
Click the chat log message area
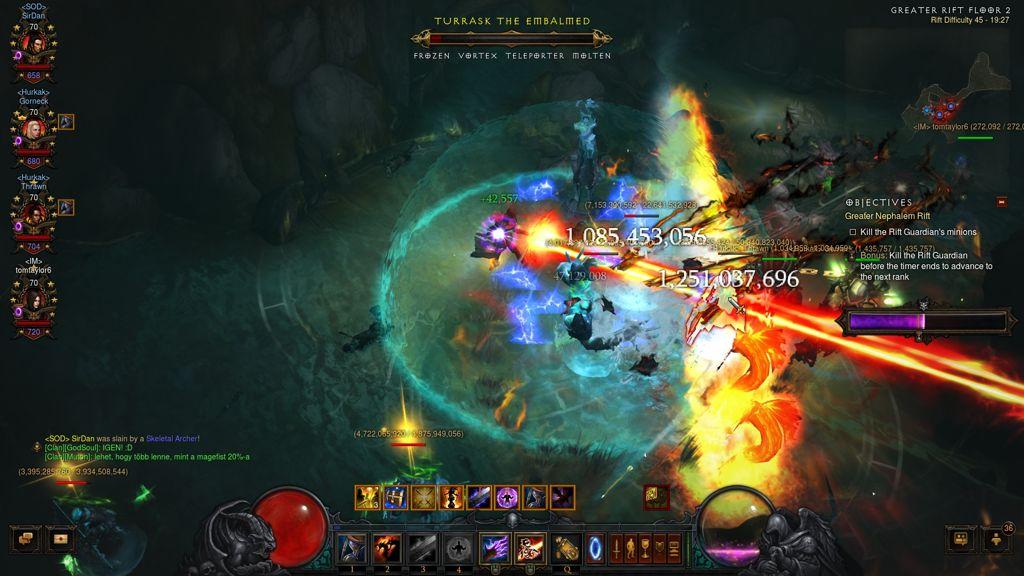click(140, 448)
